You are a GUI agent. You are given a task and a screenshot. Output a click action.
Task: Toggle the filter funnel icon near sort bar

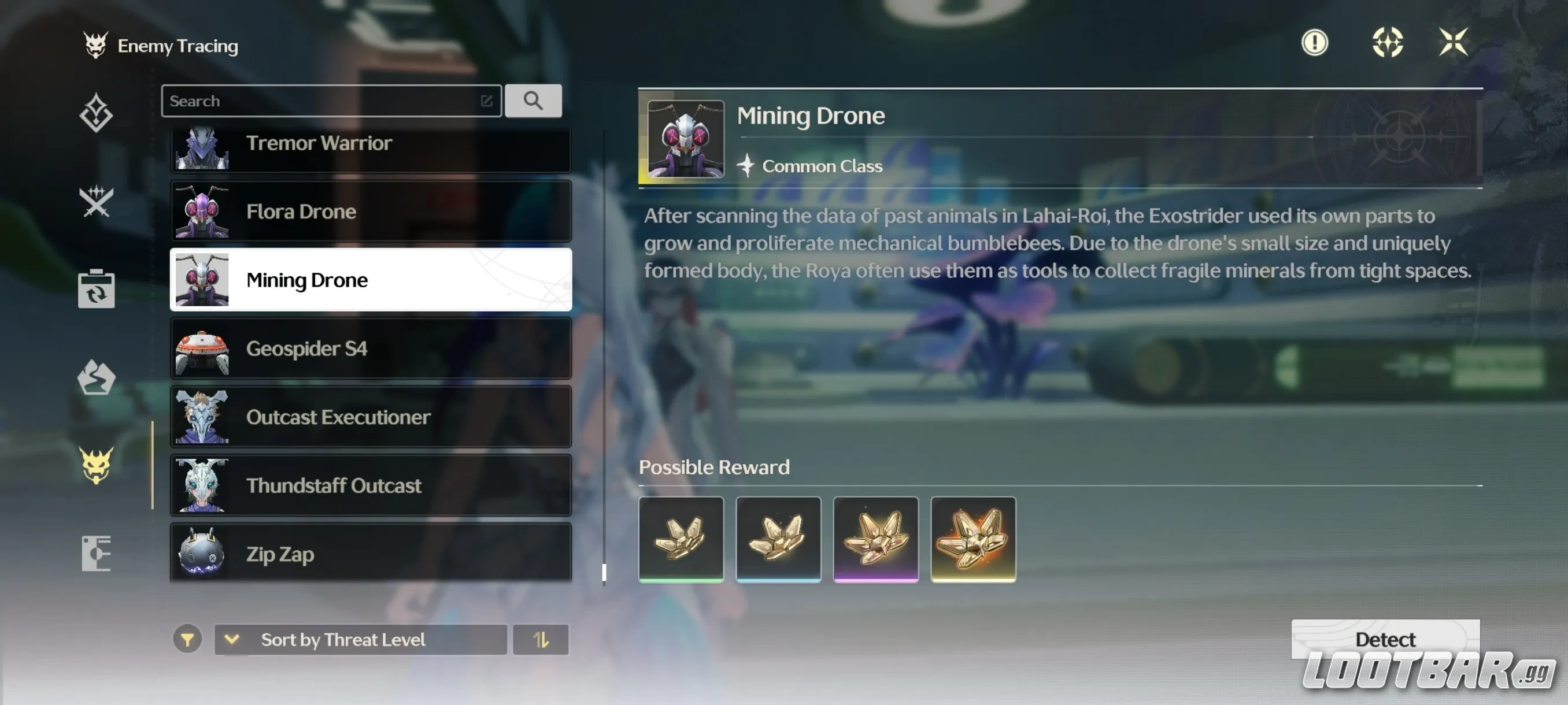188,639
